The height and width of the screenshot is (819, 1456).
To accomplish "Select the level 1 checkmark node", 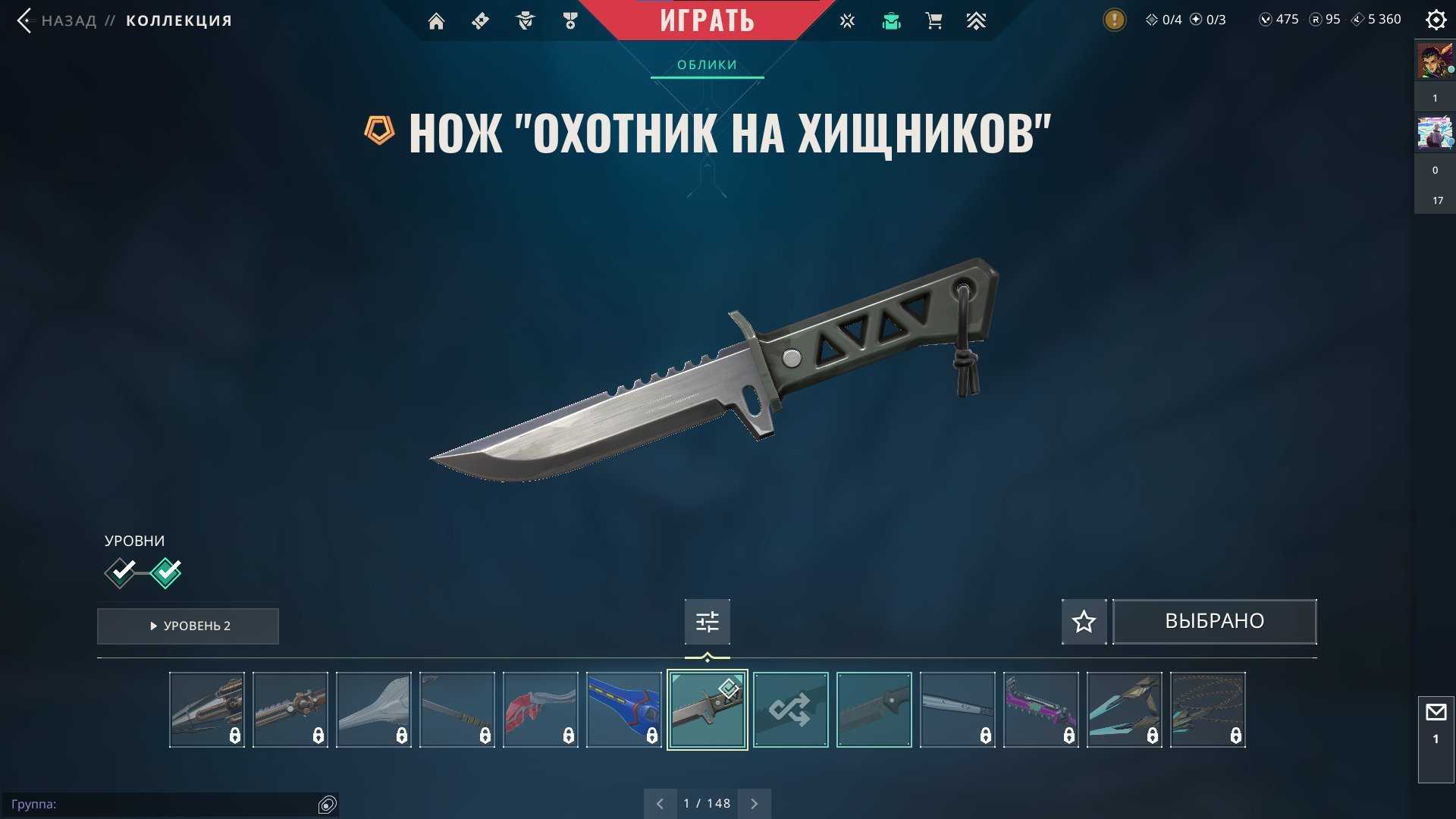I will [121, 573].
